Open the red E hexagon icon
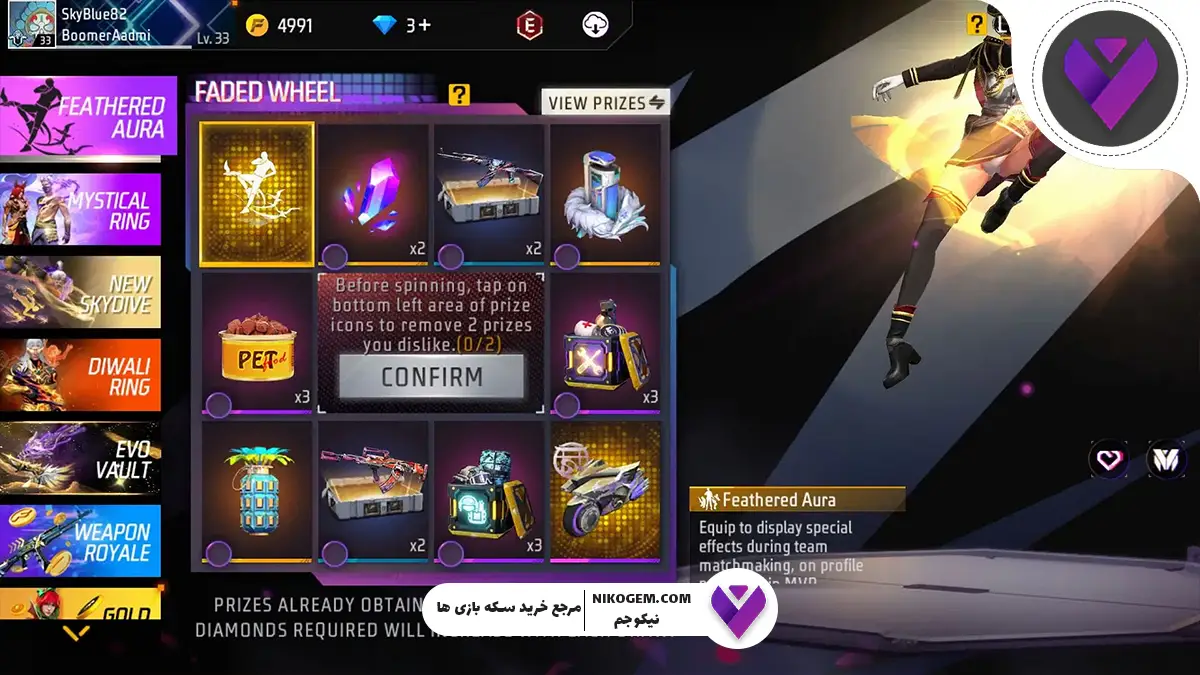The height and width of the screenshot is (675, 1200). pyautogui.click(x=529, y=25)
